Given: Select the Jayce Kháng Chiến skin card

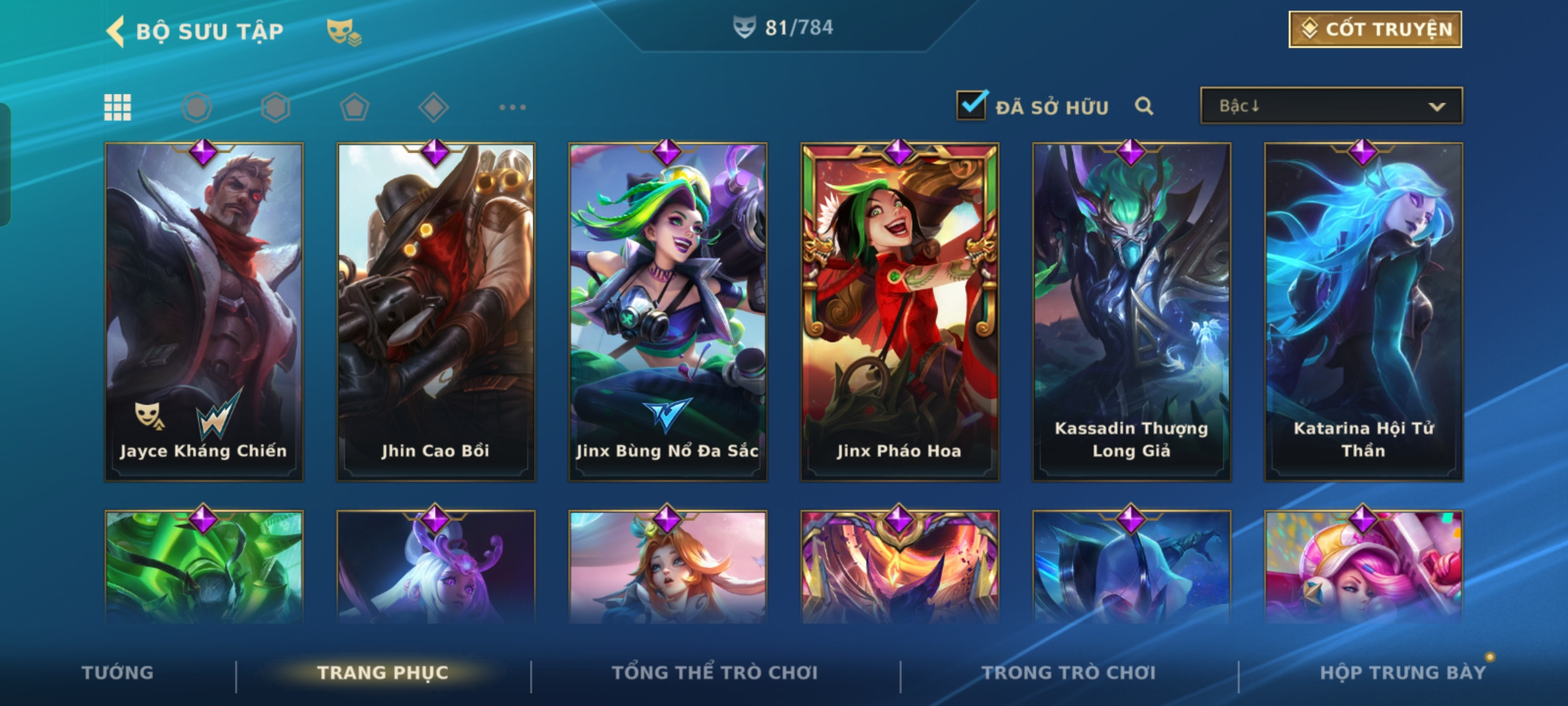Looking at the screenshot, I should point(204,312).
